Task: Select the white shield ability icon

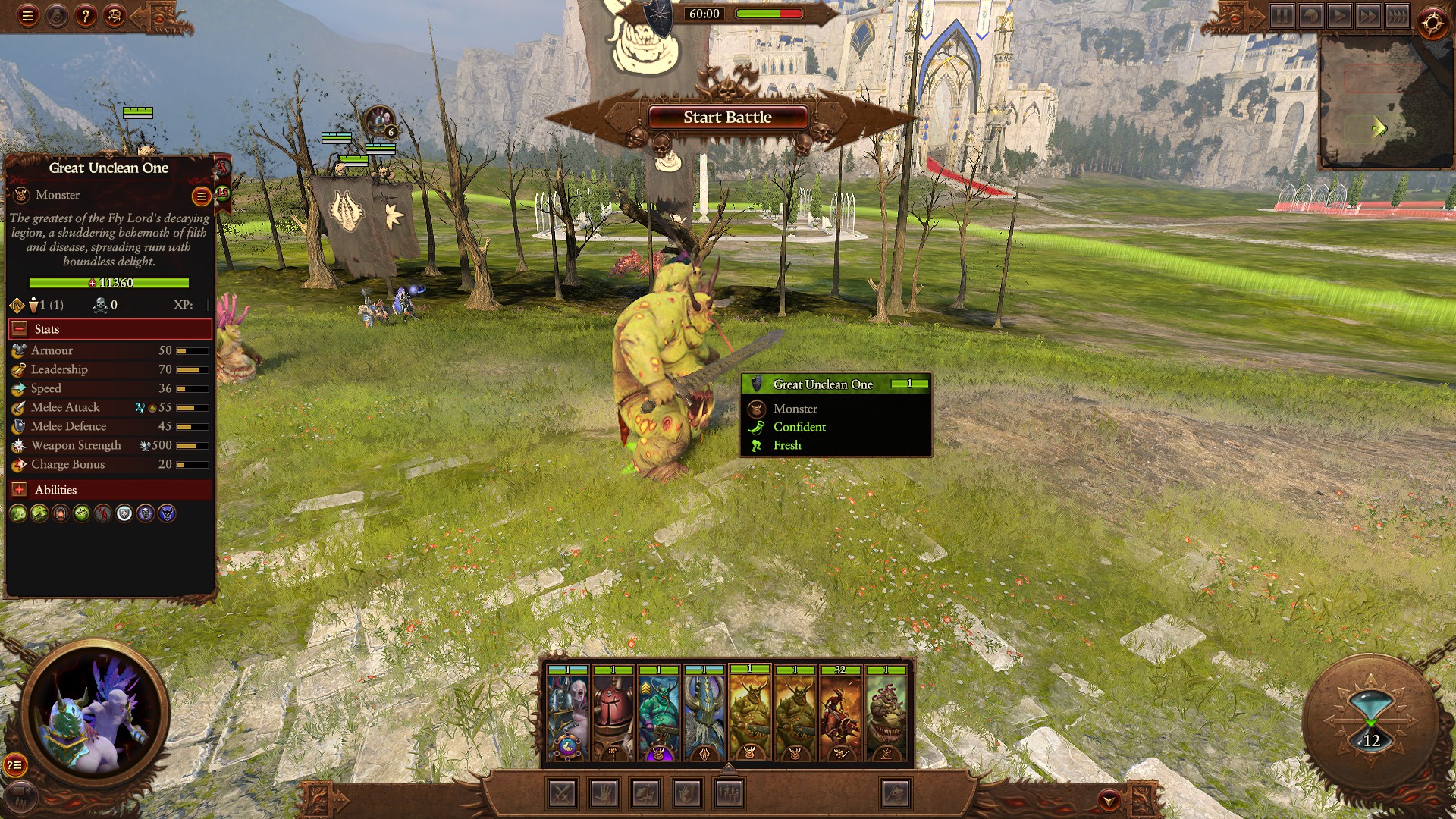Action: tap(123, 514)
